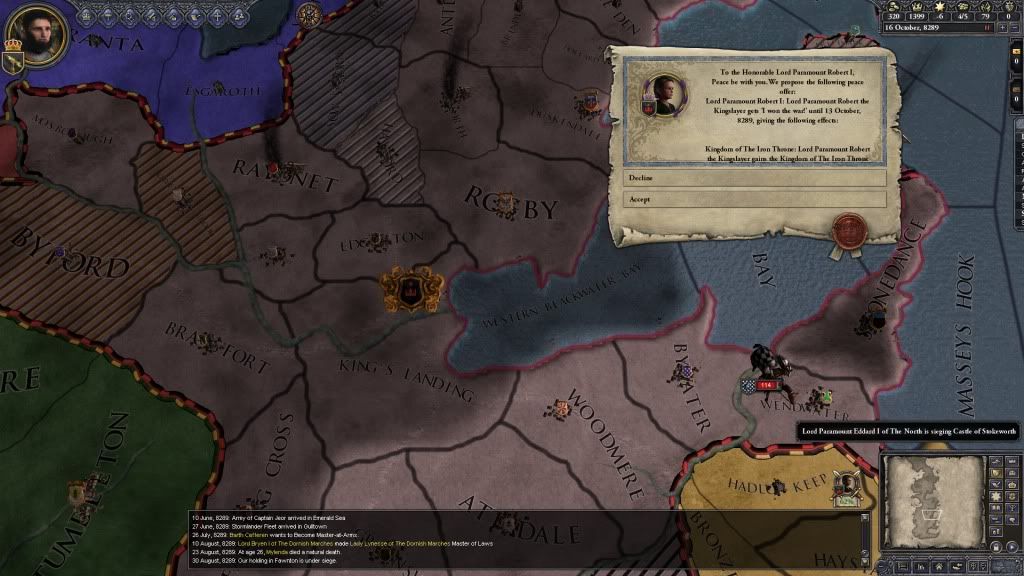This screenshot has height=576, width=1024.
Task: Decline the peace offer
Action: (x=755, y=178)
